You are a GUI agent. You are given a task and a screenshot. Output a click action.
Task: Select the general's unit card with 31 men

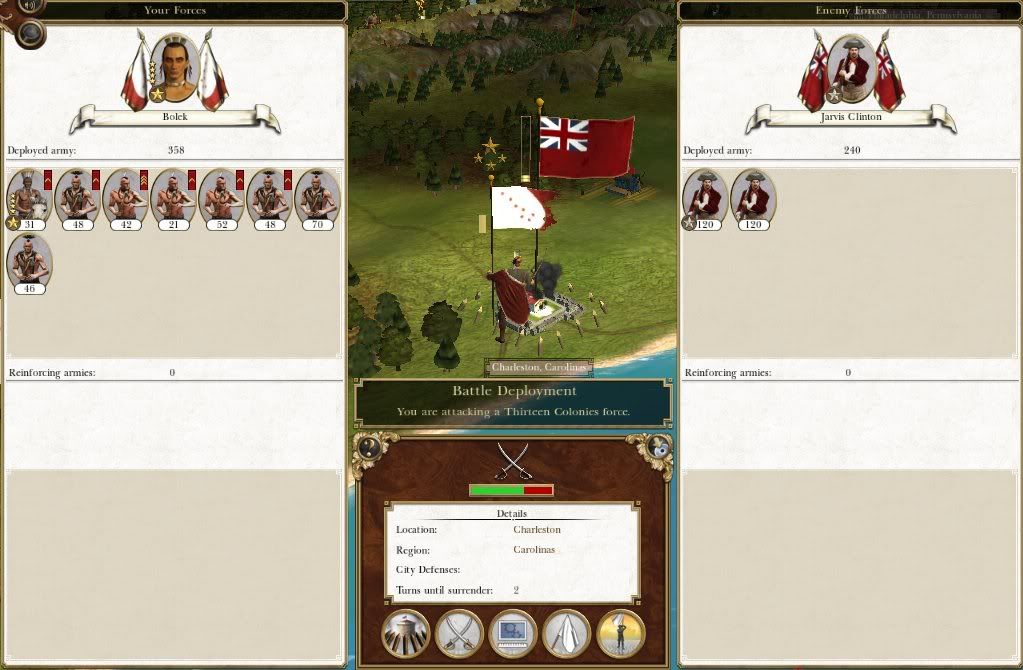point(28,198)
